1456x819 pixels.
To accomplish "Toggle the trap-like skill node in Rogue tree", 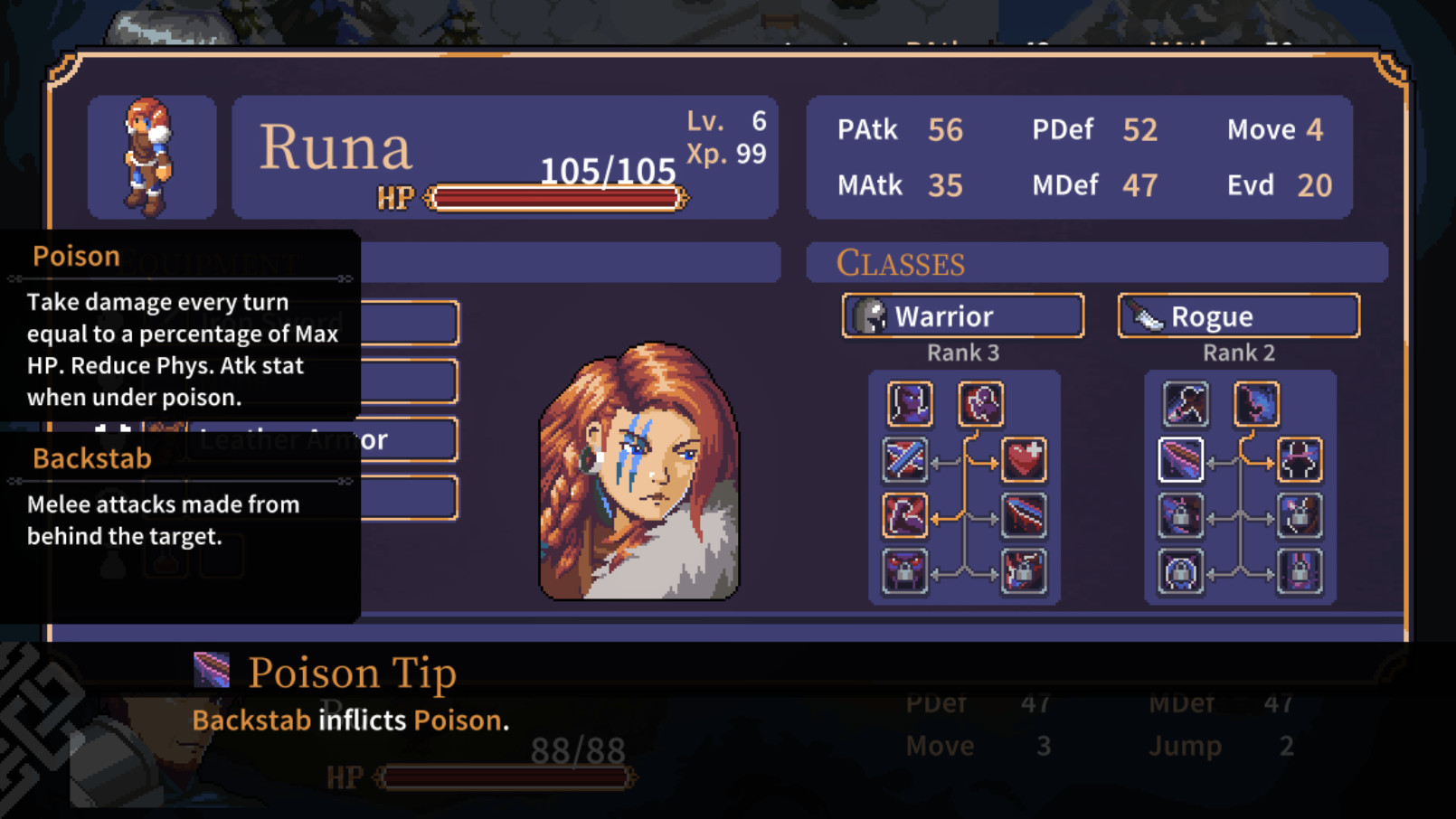I will [x=1300, y=459].
